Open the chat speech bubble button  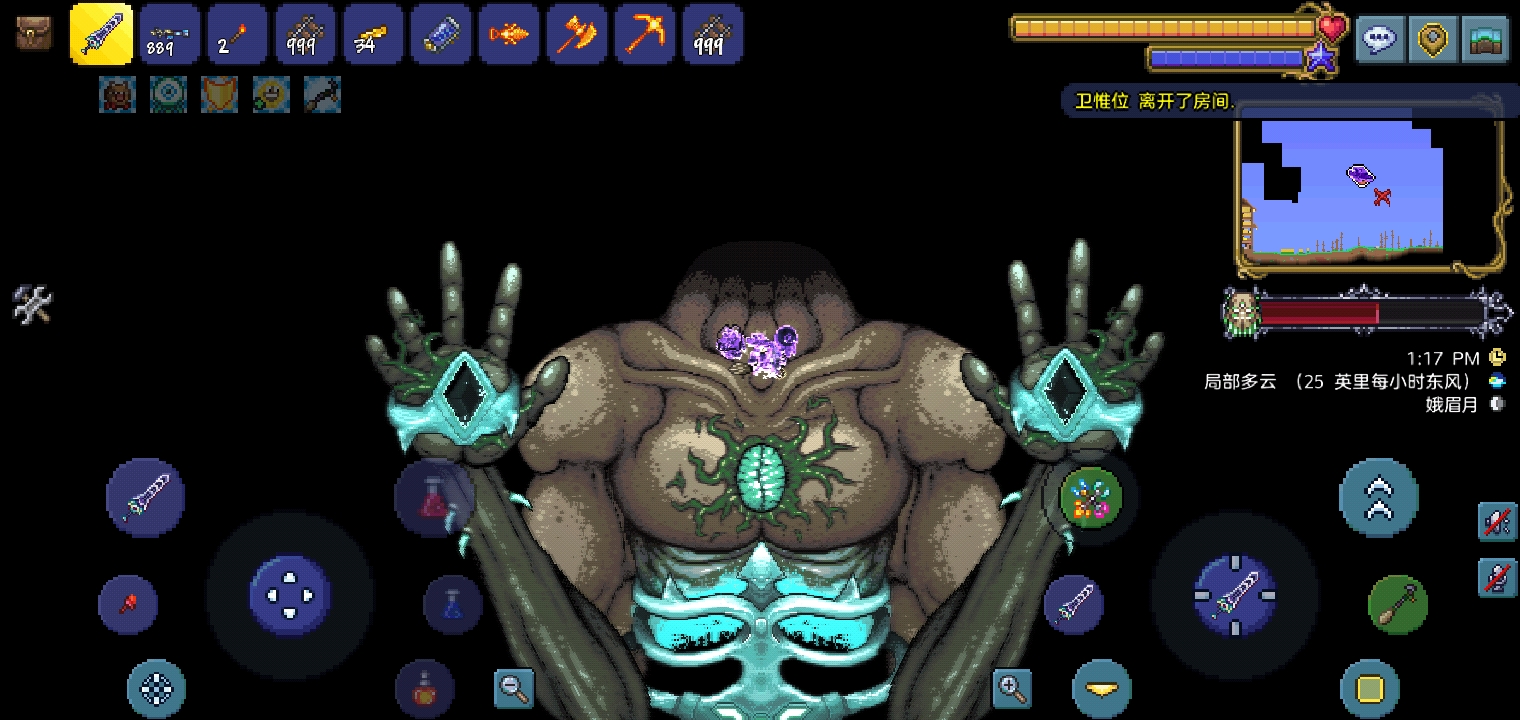(x=1380, y=40)
